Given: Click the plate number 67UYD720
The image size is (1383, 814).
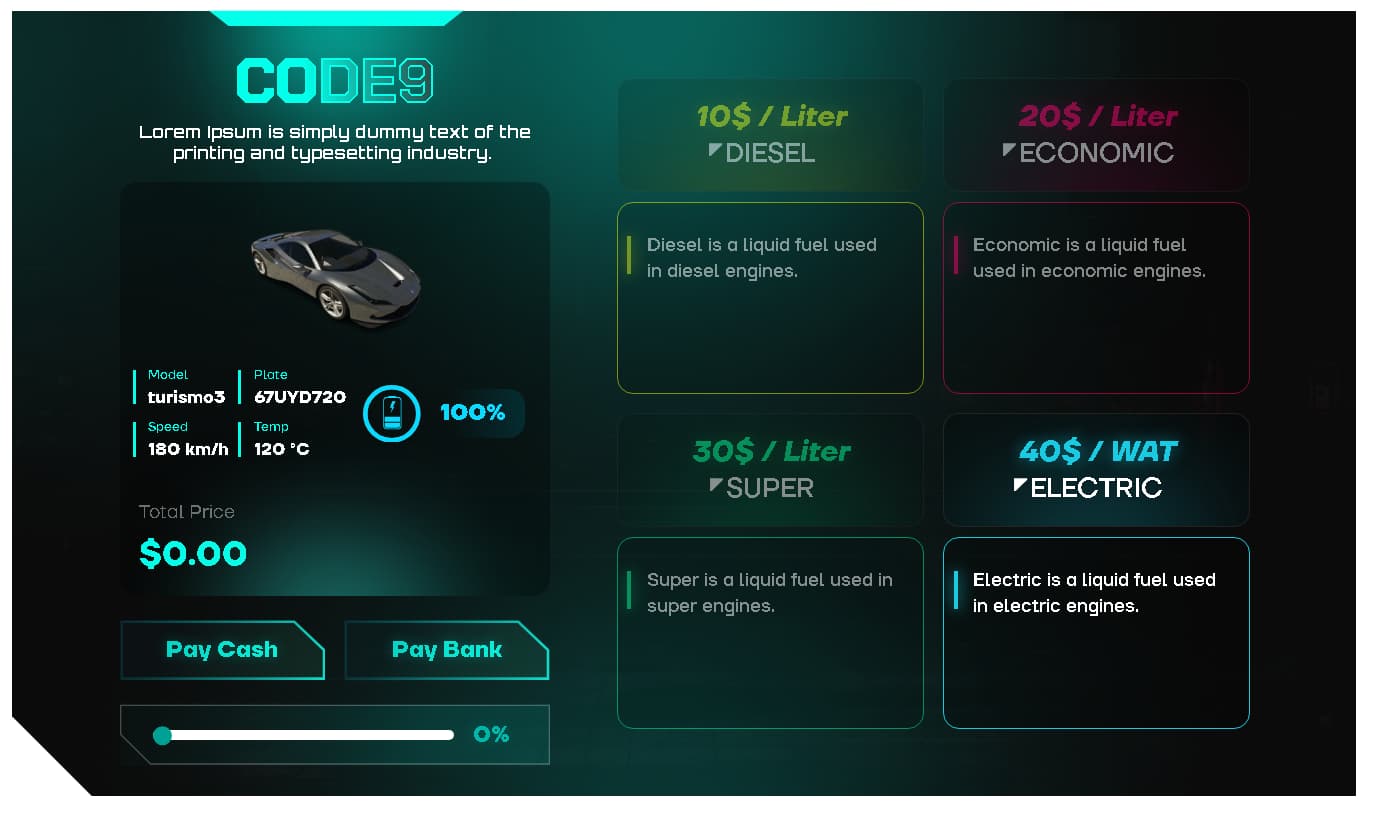Looking at the screenshot, I should click(299, 397).
